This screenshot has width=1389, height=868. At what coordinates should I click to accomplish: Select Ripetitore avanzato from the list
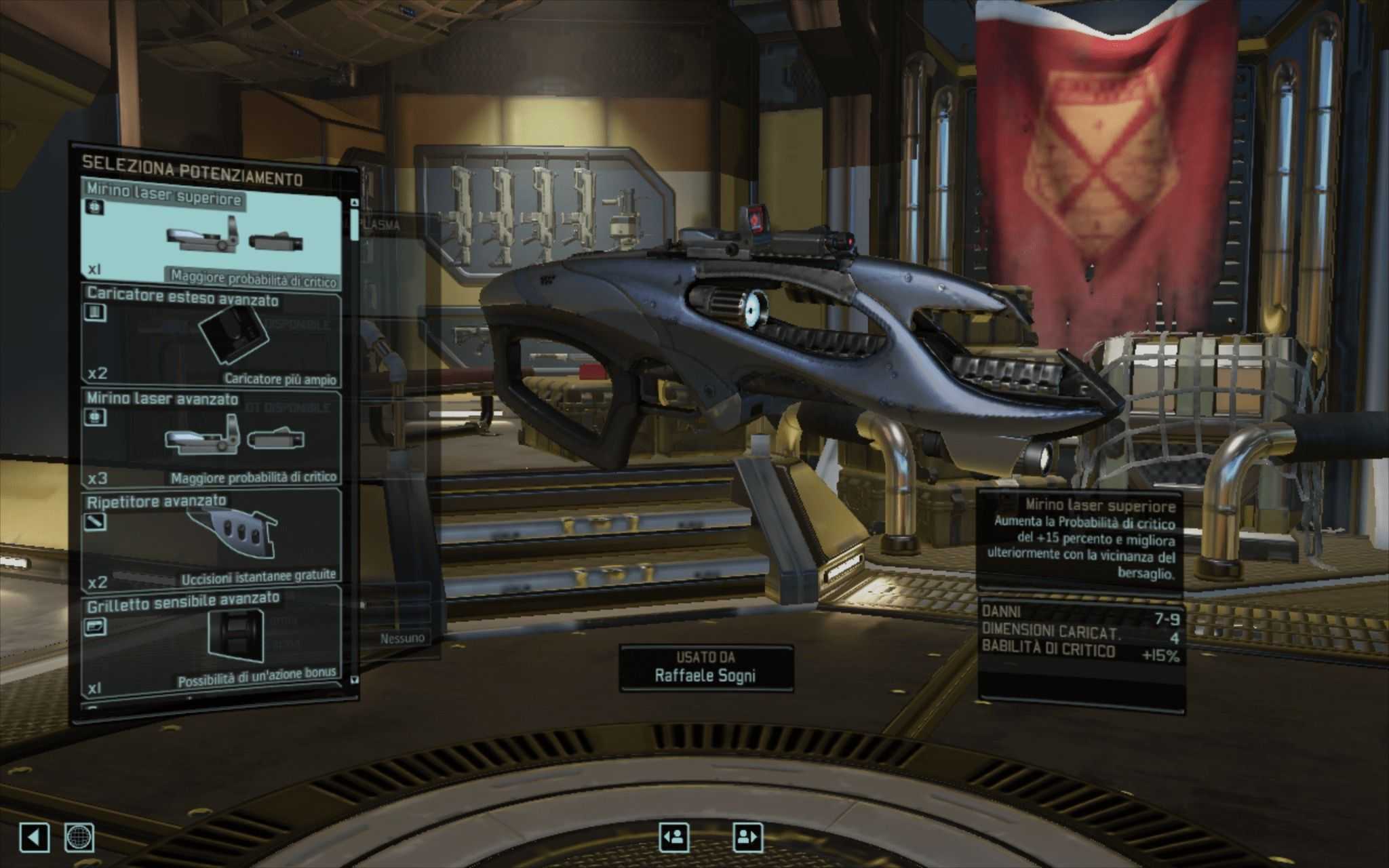point(212,538)
